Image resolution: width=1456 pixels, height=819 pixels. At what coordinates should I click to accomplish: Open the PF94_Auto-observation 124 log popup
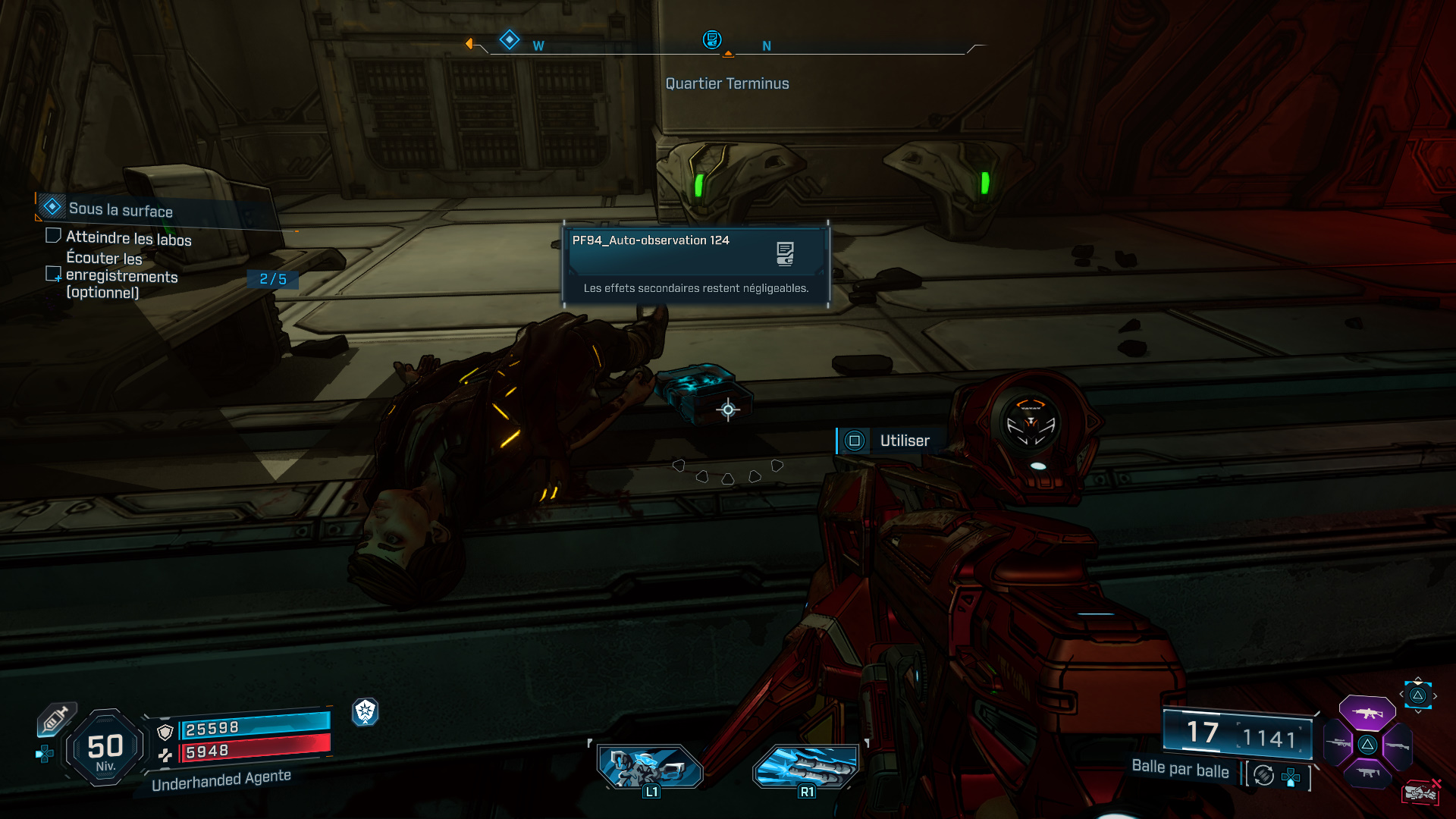(695, 263)
